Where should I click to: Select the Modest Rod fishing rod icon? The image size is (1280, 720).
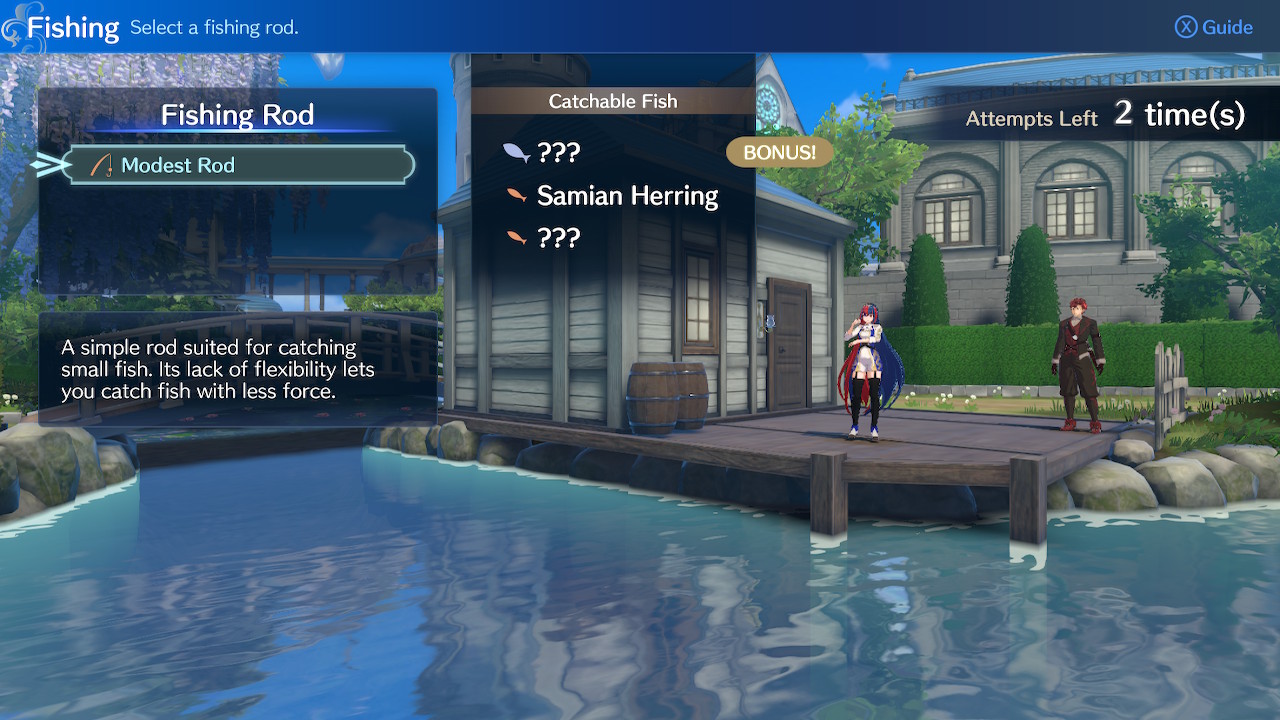pos(101,163)
